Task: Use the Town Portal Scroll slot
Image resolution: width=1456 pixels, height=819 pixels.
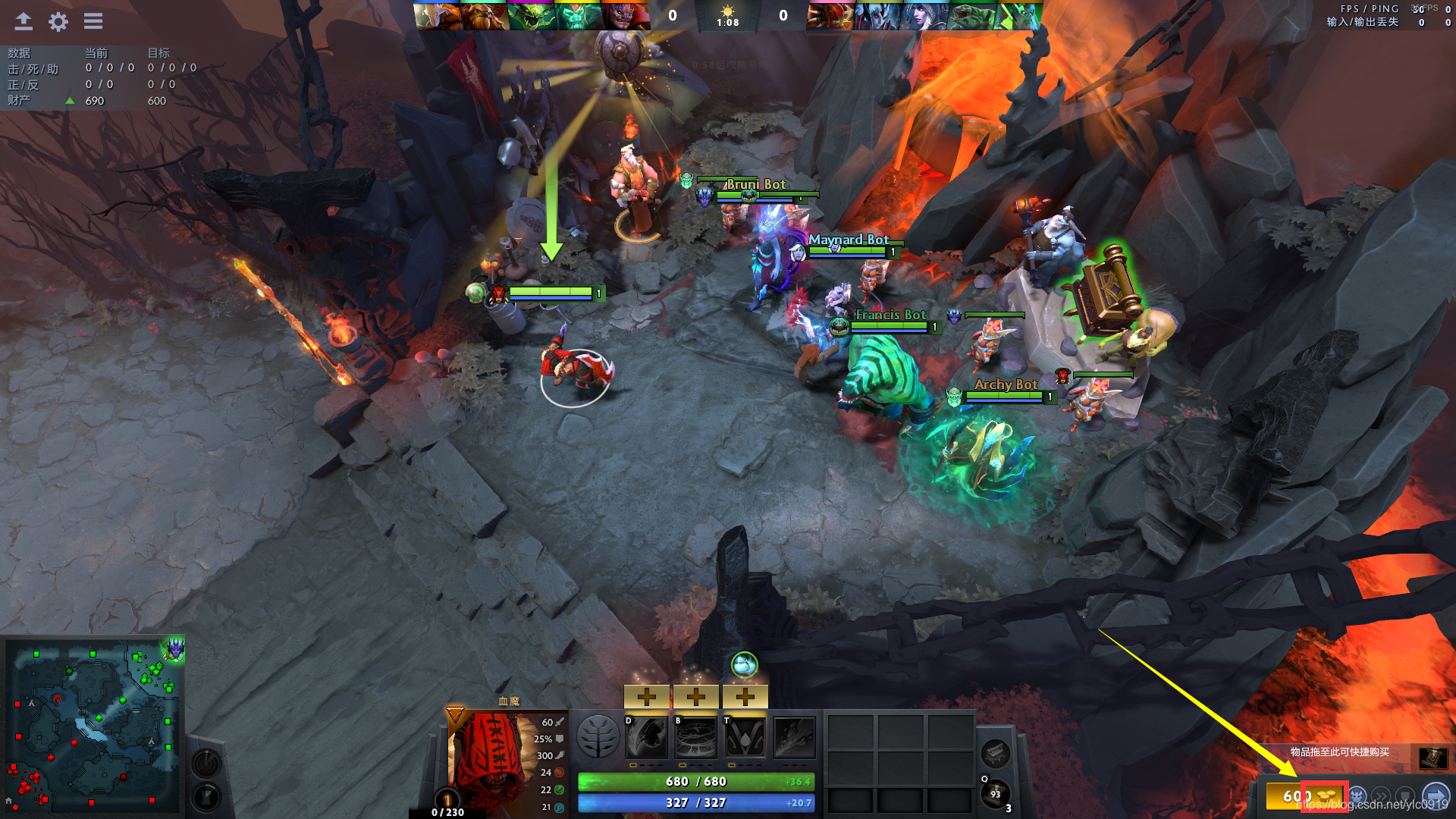Action: tap(995, 794)
